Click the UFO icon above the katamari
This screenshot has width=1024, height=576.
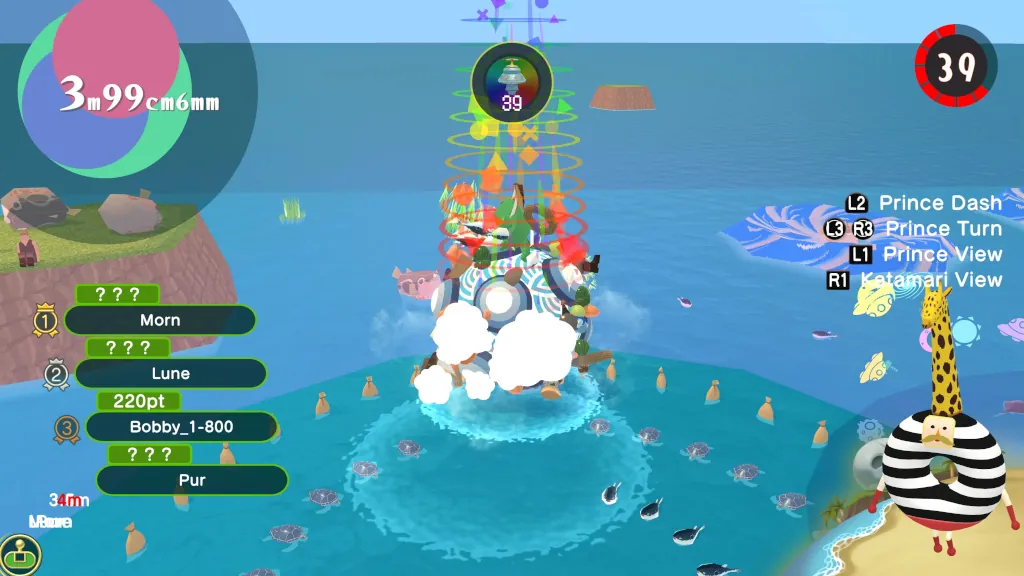pyautogui.click(x=512, y=75)
